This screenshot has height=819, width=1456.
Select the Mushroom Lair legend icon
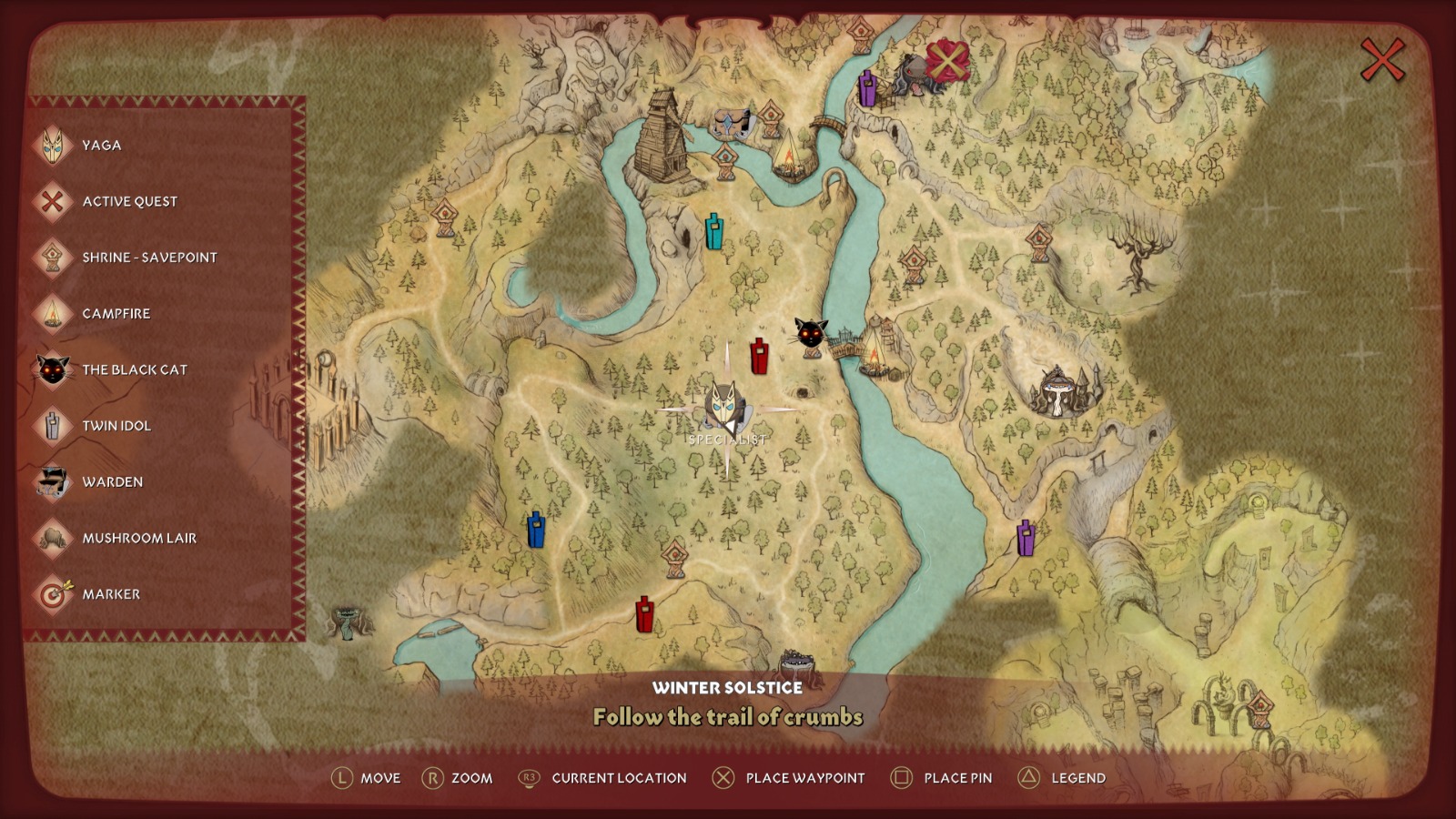coord(52,539)
